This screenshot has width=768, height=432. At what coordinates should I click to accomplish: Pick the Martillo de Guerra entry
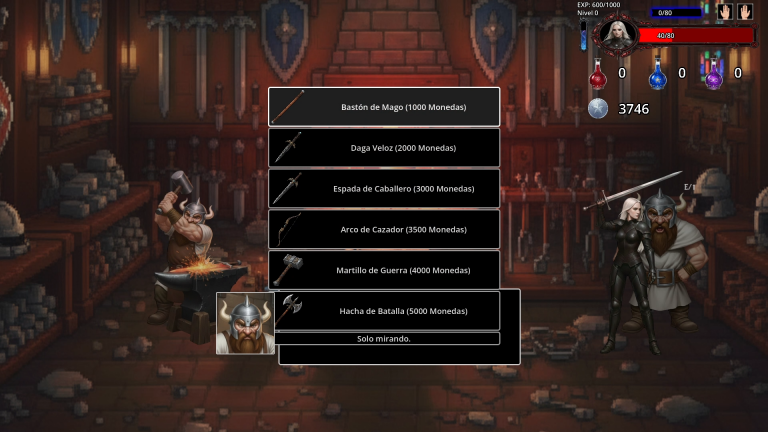click(x=384, y=270)
